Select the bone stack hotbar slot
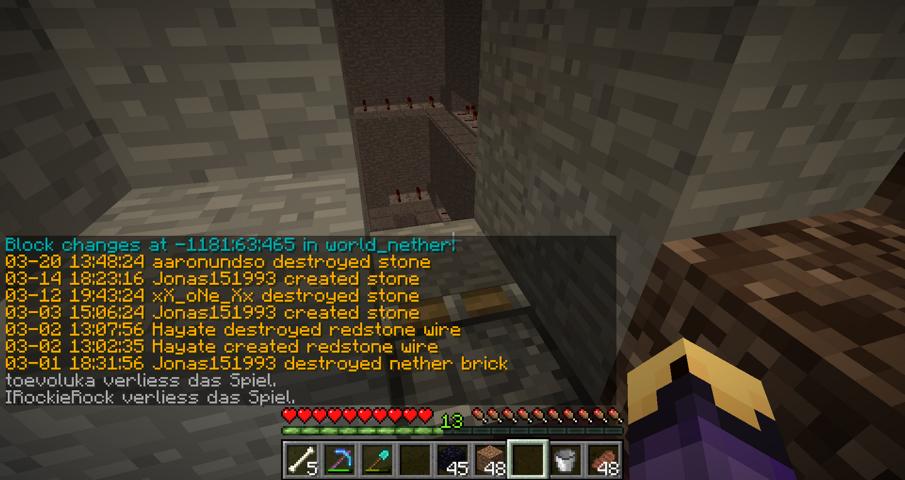 click(x=302, y=460)
